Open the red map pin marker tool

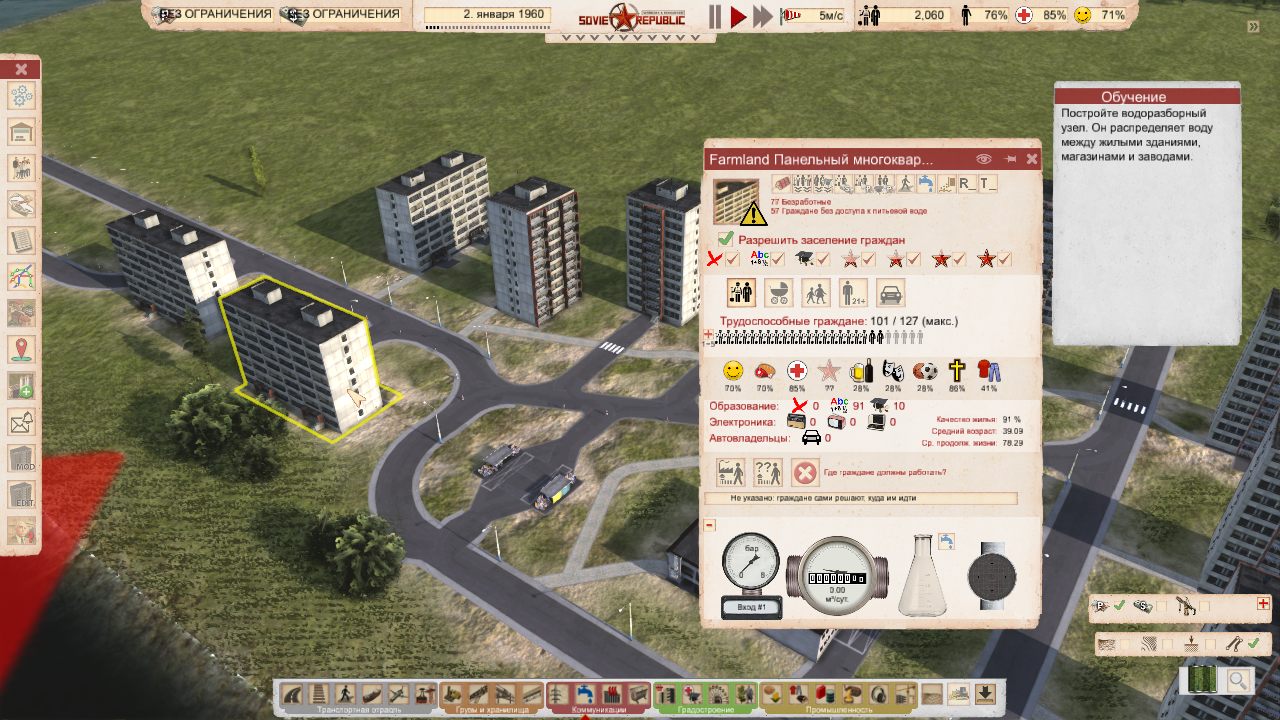point(21,349)
